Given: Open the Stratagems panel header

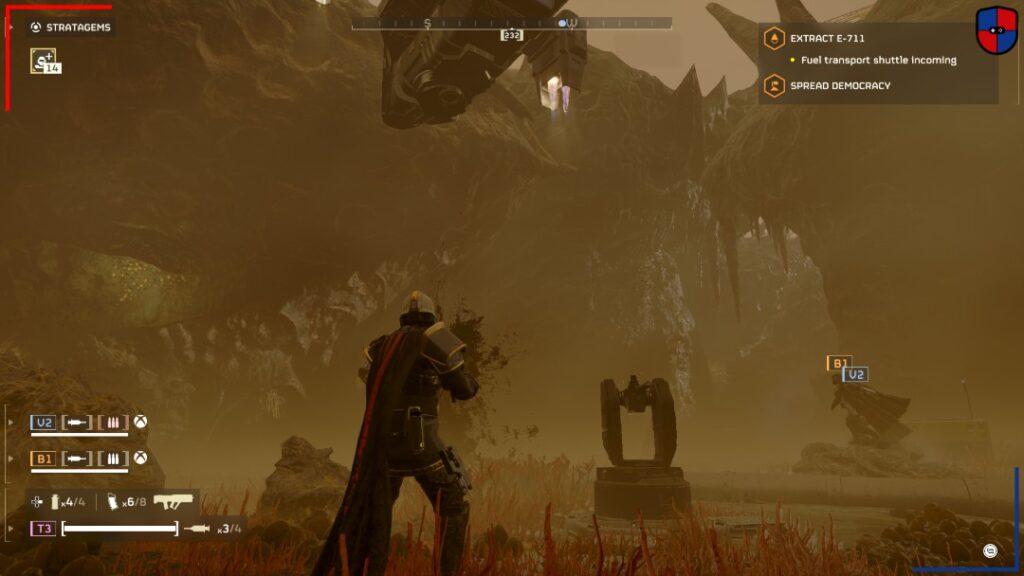Looking at the screenshot, I should (x=70, y=27).
